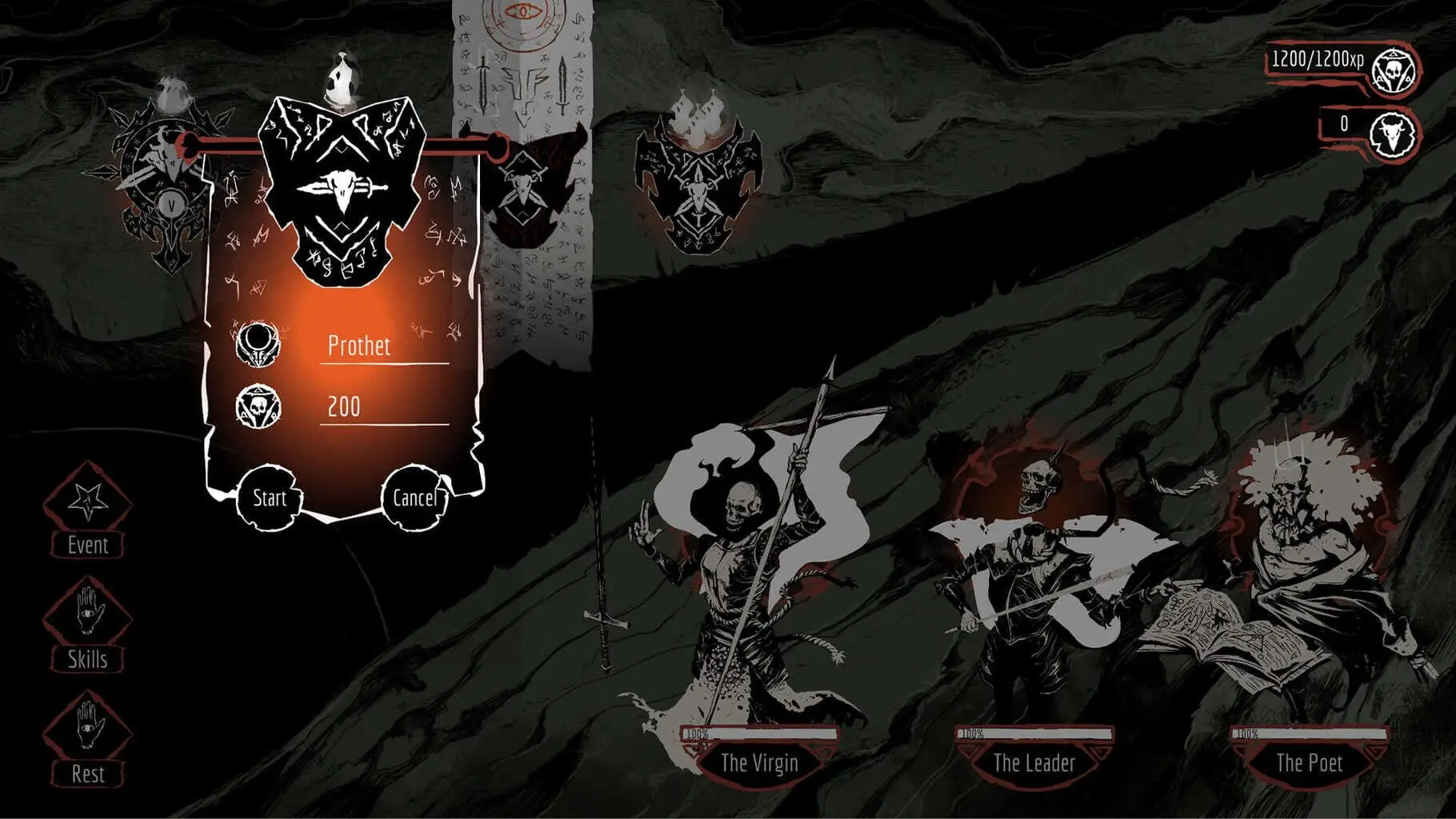Select The Poet character
1456x819 pixels.
(x=1309, y=762)
